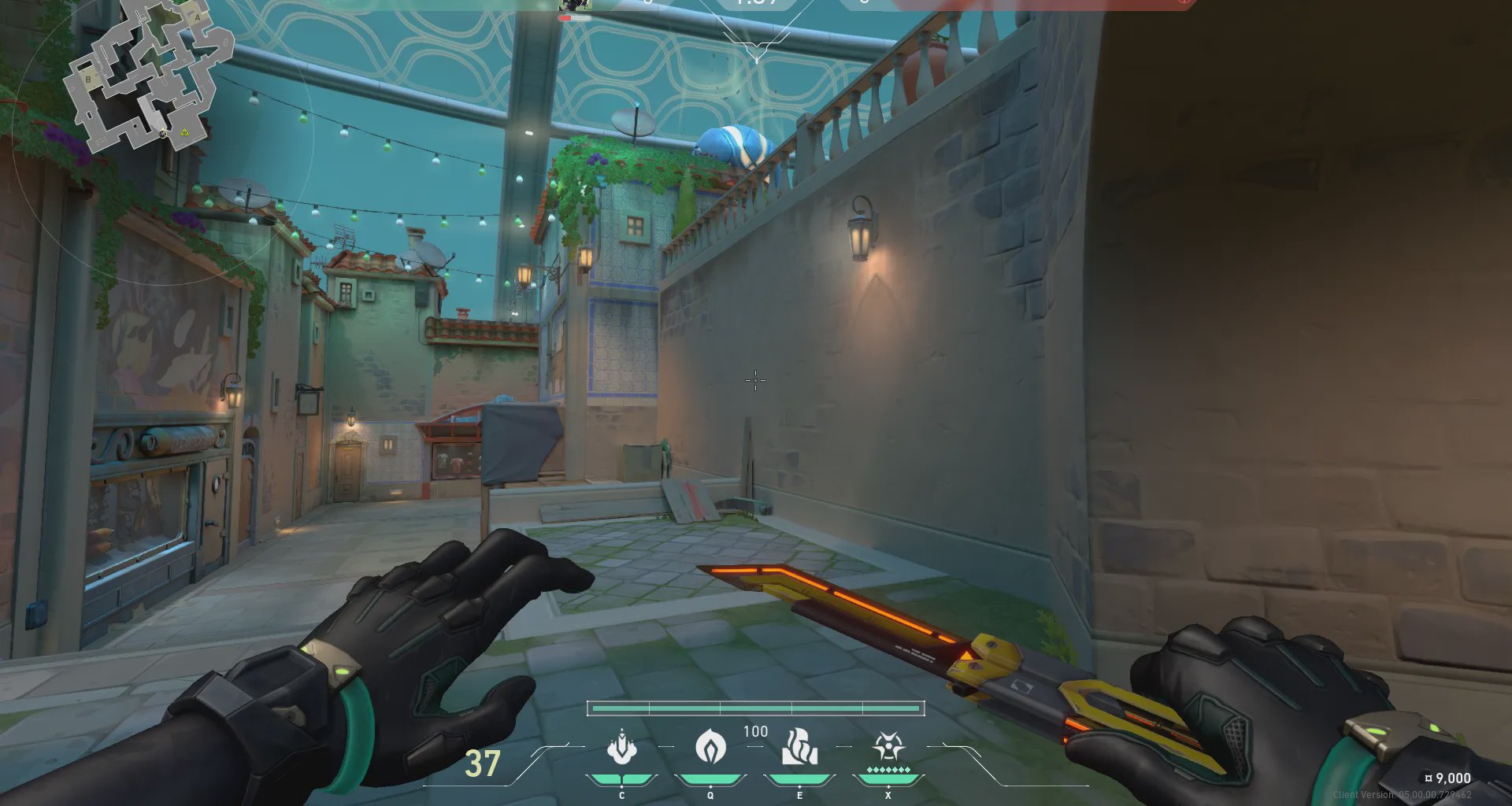Select the teammate portrait beside the scoreboard
This screenshot has width=1512, height=806.
pyautogui.click(x=575, y=6)
